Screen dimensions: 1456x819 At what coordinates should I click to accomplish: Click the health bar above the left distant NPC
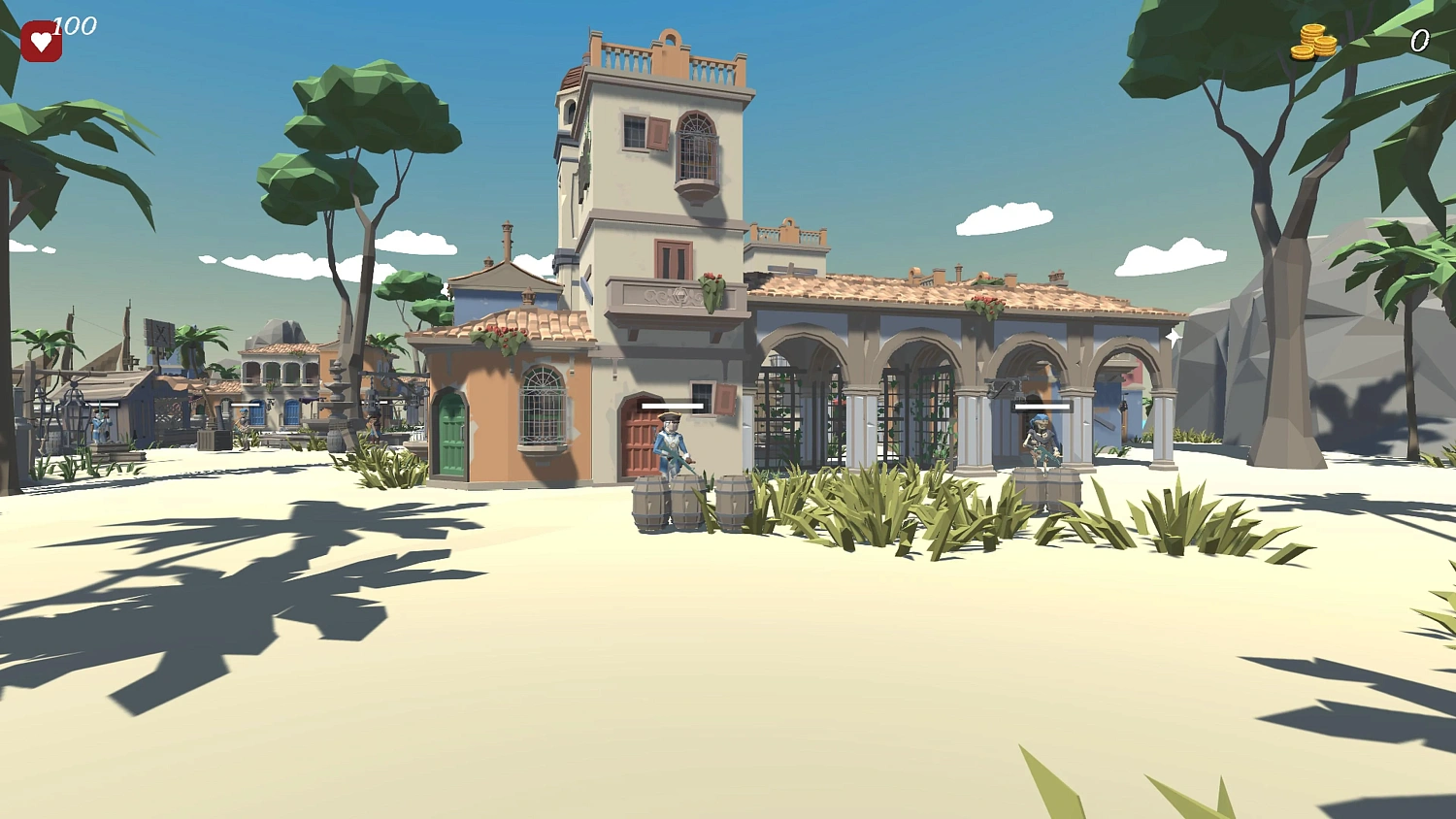coord(104,405)
